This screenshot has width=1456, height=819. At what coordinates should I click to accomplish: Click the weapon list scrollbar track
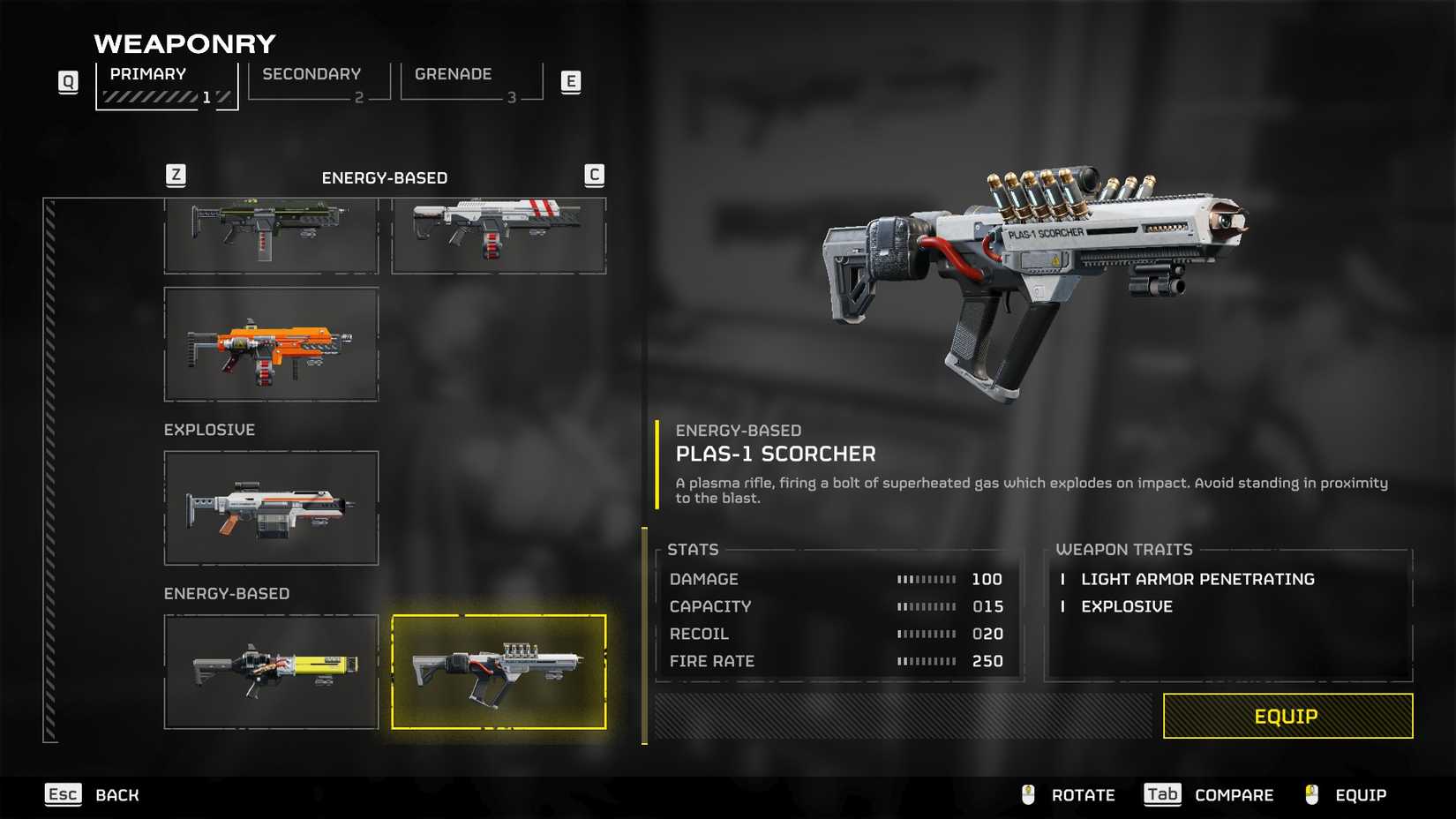tap(50, 470)
